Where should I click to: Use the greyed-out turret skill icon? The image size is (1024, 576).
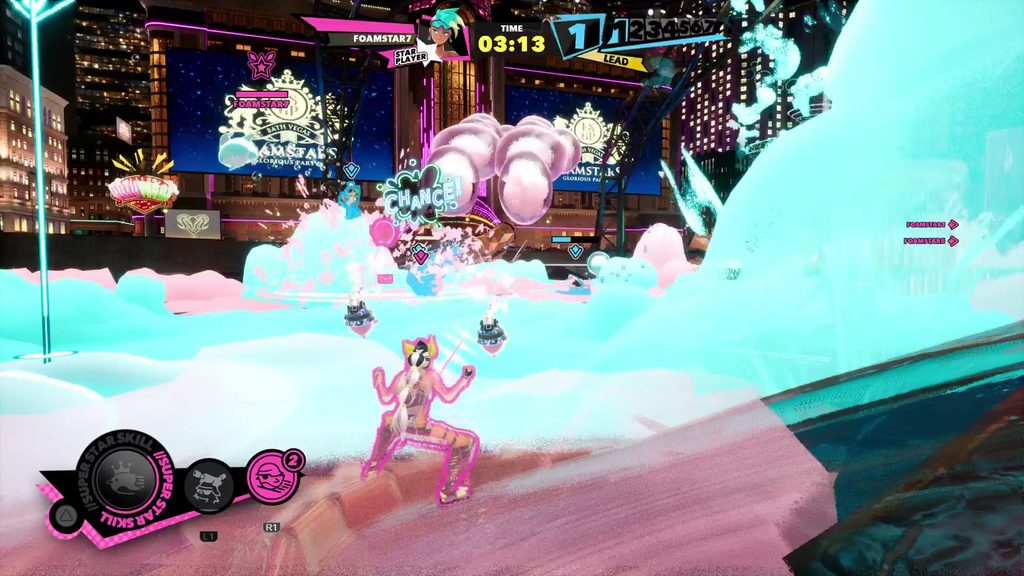click(210, 485)
